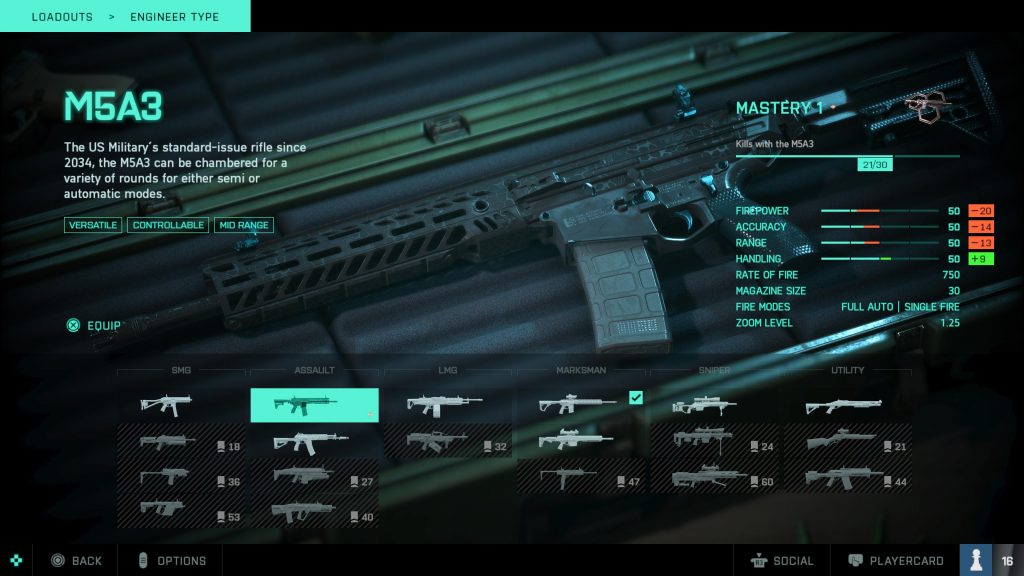The width and height of the screenshot is (1024, 576).
Task: Select the locked assault rifle at level 40
Action: (314, 511)
